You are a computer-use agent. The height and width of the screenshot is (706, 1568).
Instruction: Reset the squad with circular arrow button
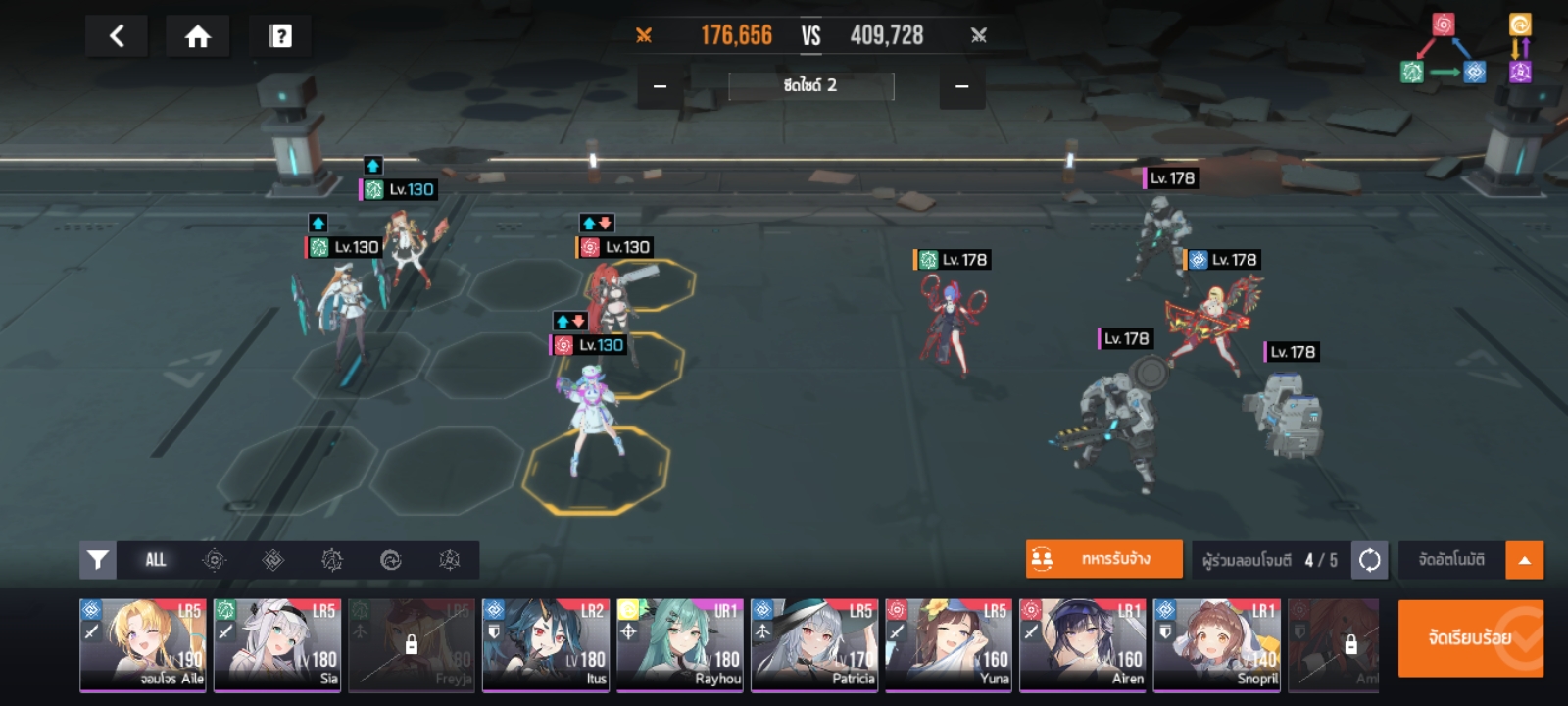pyautogui.click(x=1369, y=560)
